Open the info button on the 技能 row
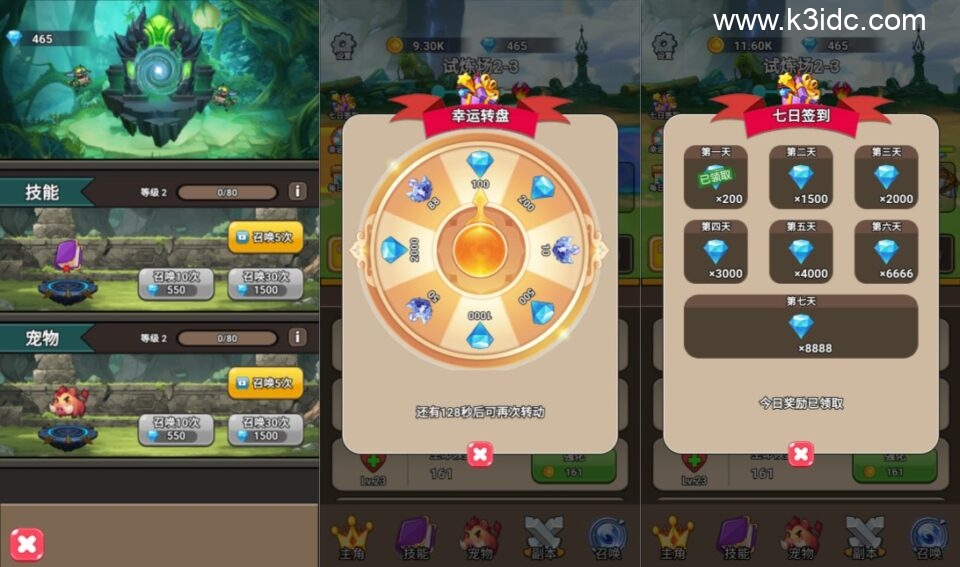Screen dimensions: 960x567 [297, 191]
